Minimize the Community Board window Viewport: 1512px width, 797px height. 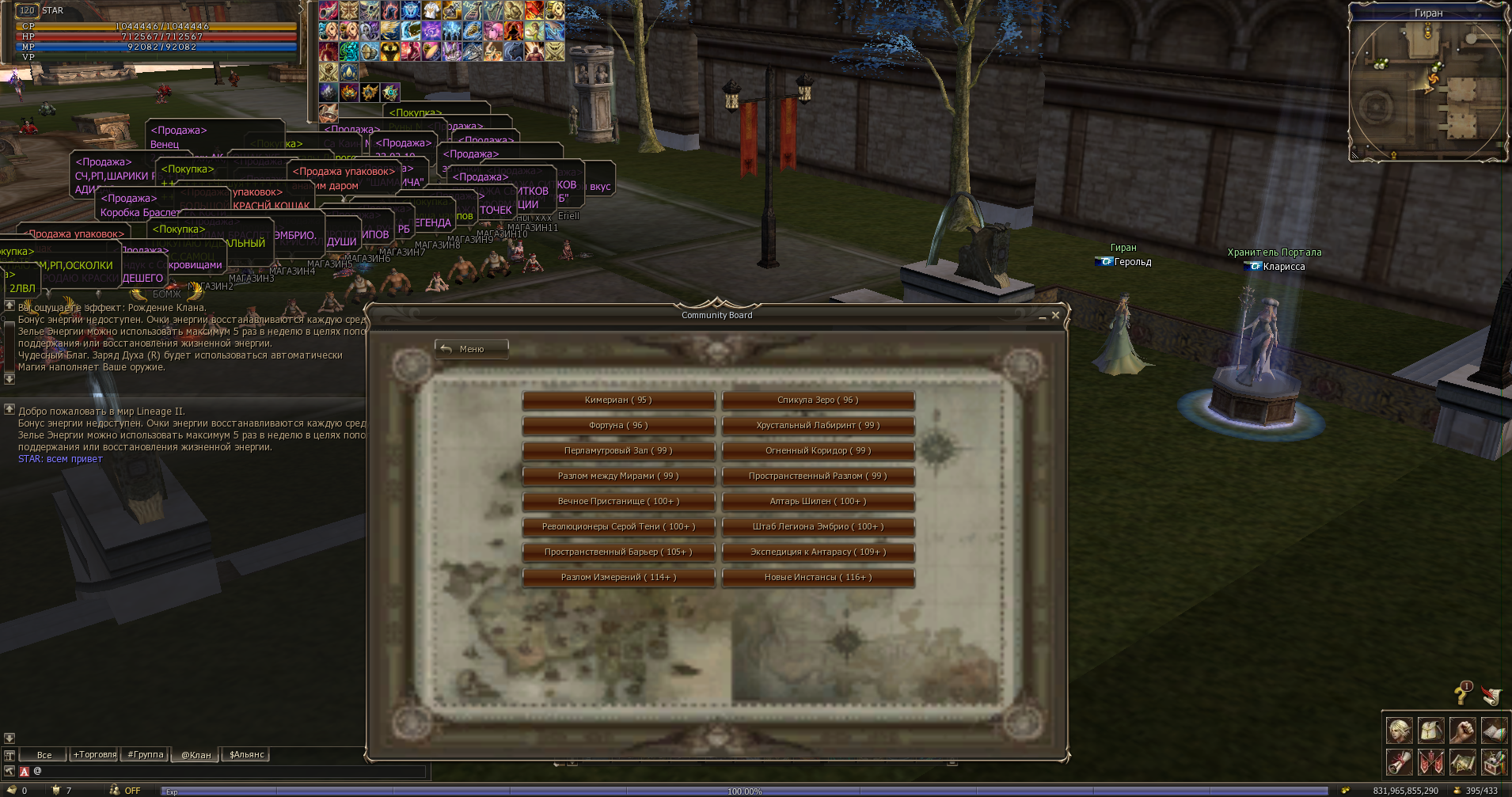pos(1042,317)
